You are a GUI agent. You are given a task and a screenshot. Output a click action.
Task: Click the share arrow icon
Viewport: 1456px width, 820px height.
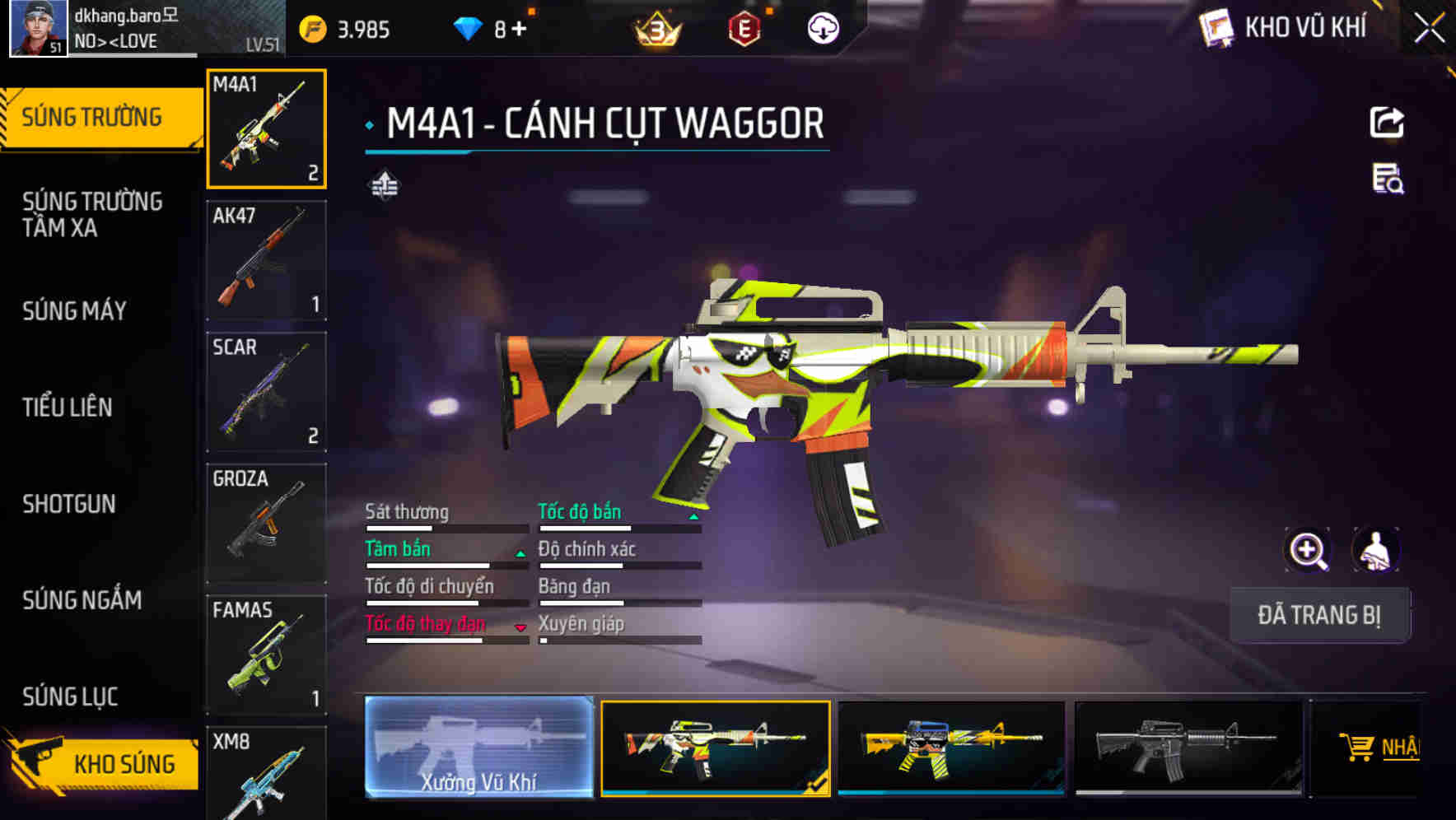click(1387, 123)
